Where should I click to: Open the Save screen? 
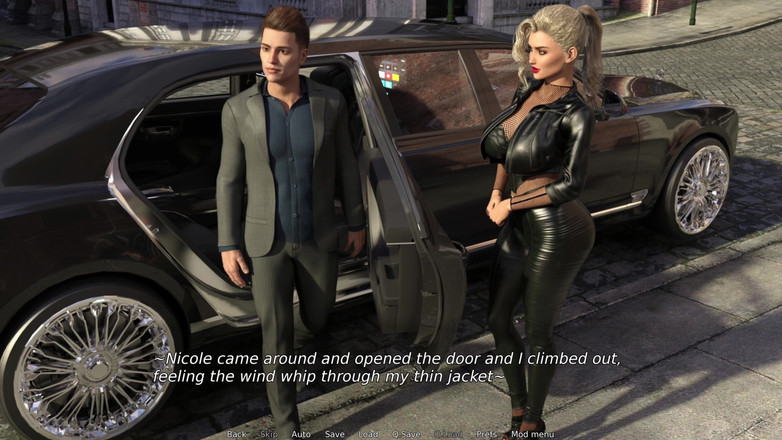click(x=334, y=434)
